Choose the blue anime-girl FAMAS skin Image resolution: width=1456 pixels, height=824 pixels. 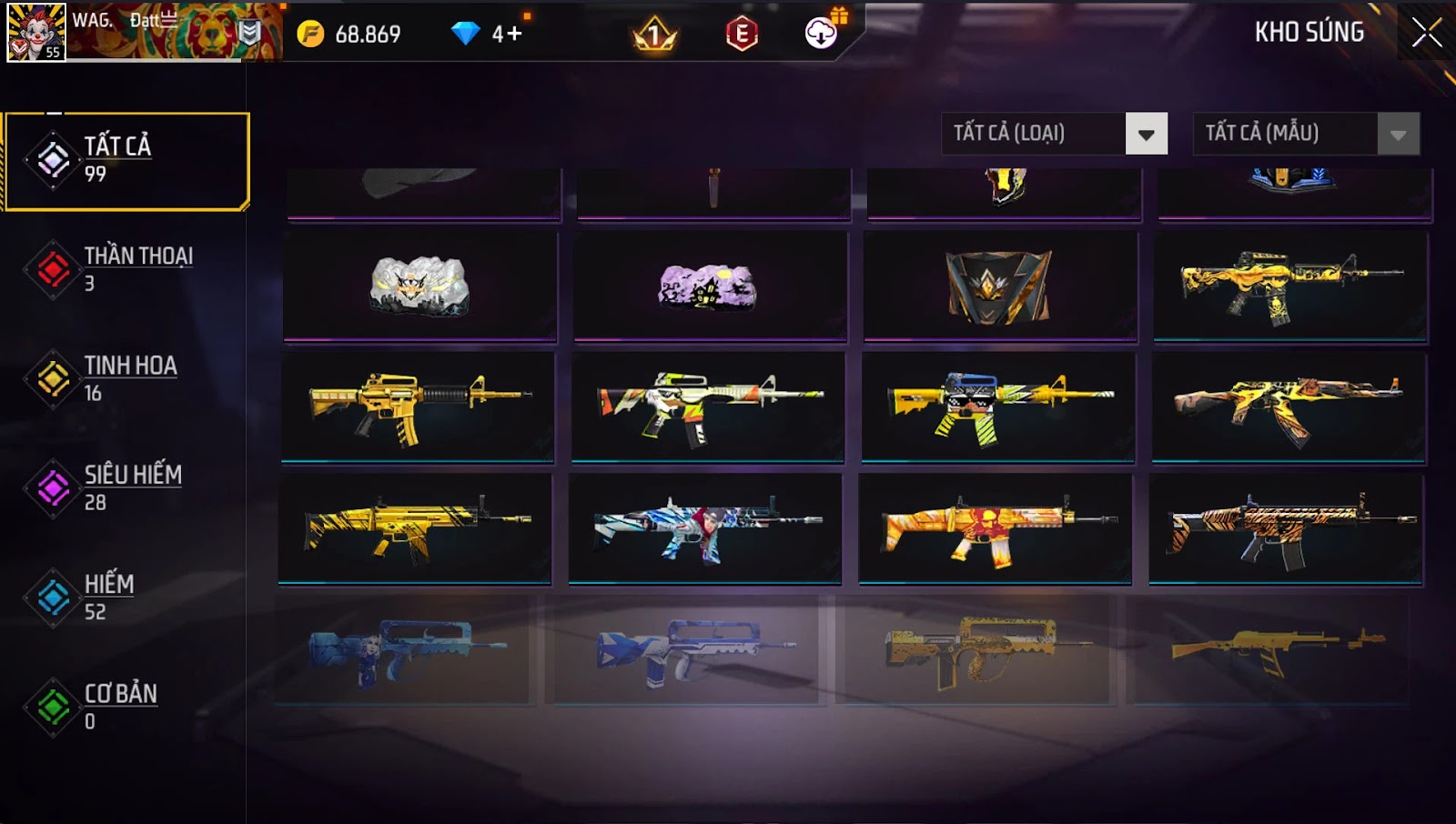click(401, 649)
